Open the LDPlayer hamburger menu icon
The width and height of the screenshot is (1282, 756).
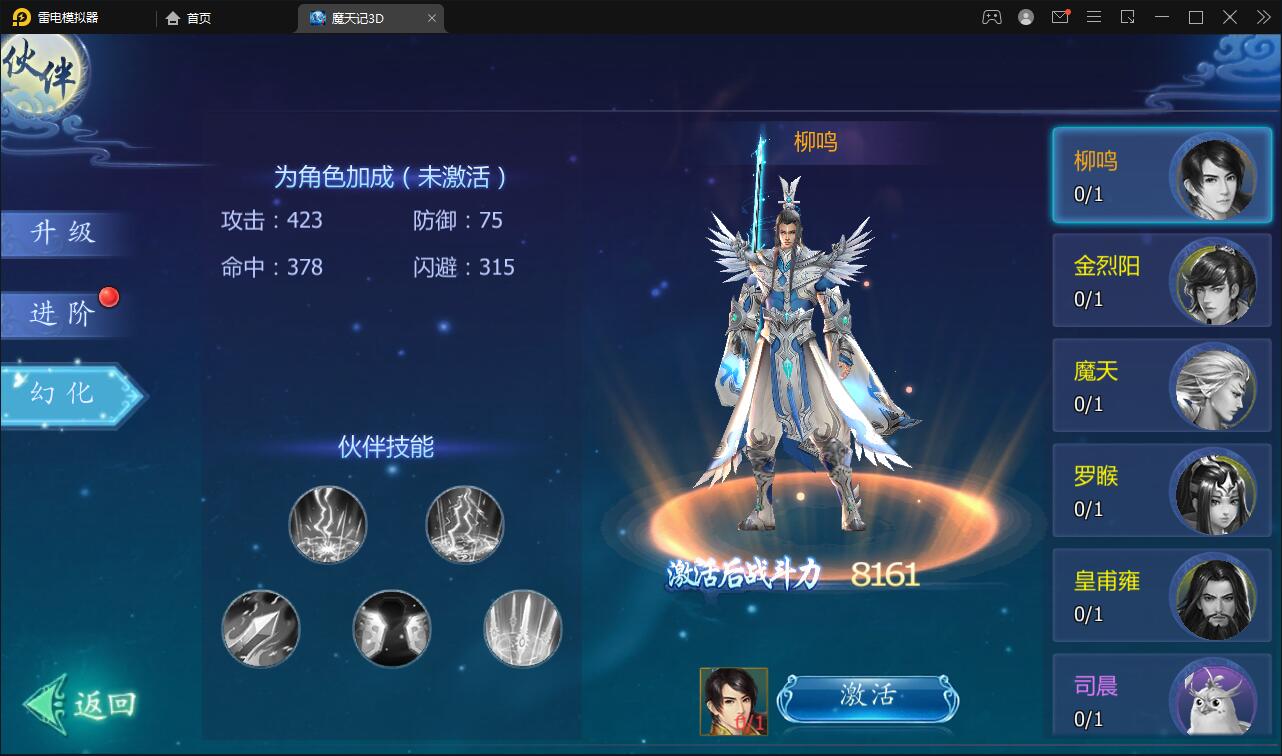(x=1093, y=17)
